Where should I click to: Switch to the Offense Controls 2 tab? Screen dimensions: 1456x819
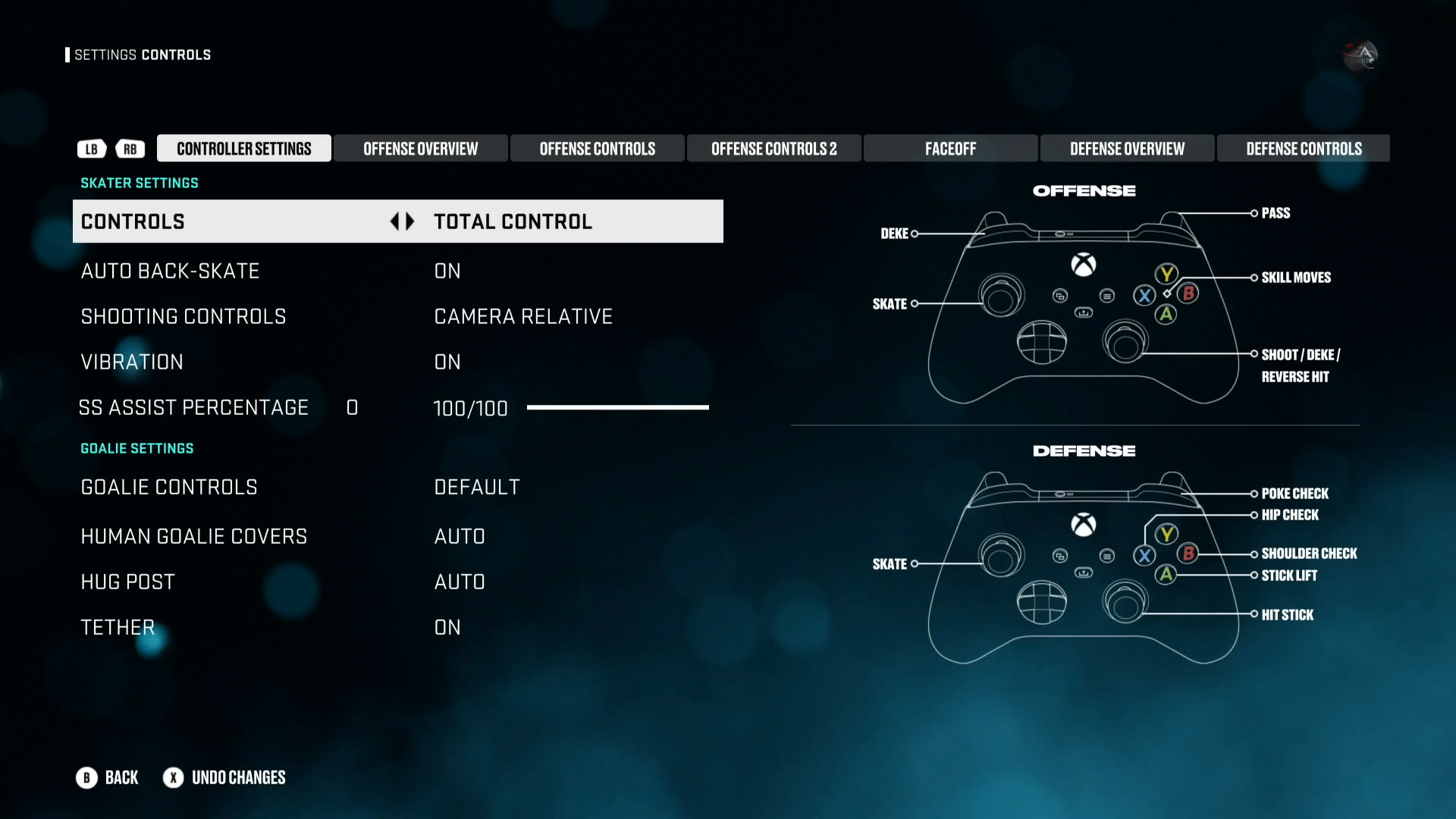coord(773,149)
